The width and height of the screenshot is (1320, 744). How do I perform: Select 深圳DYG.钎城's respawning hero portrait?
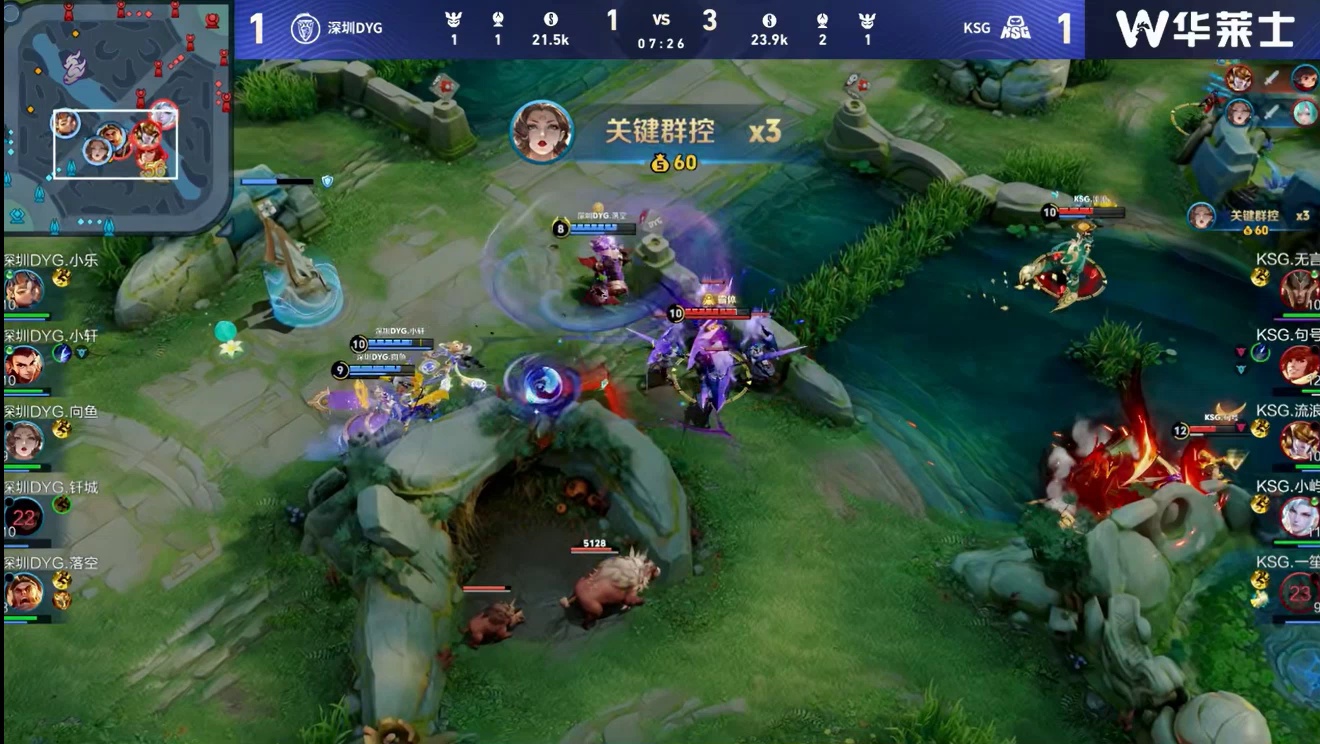tap(23, 516)
